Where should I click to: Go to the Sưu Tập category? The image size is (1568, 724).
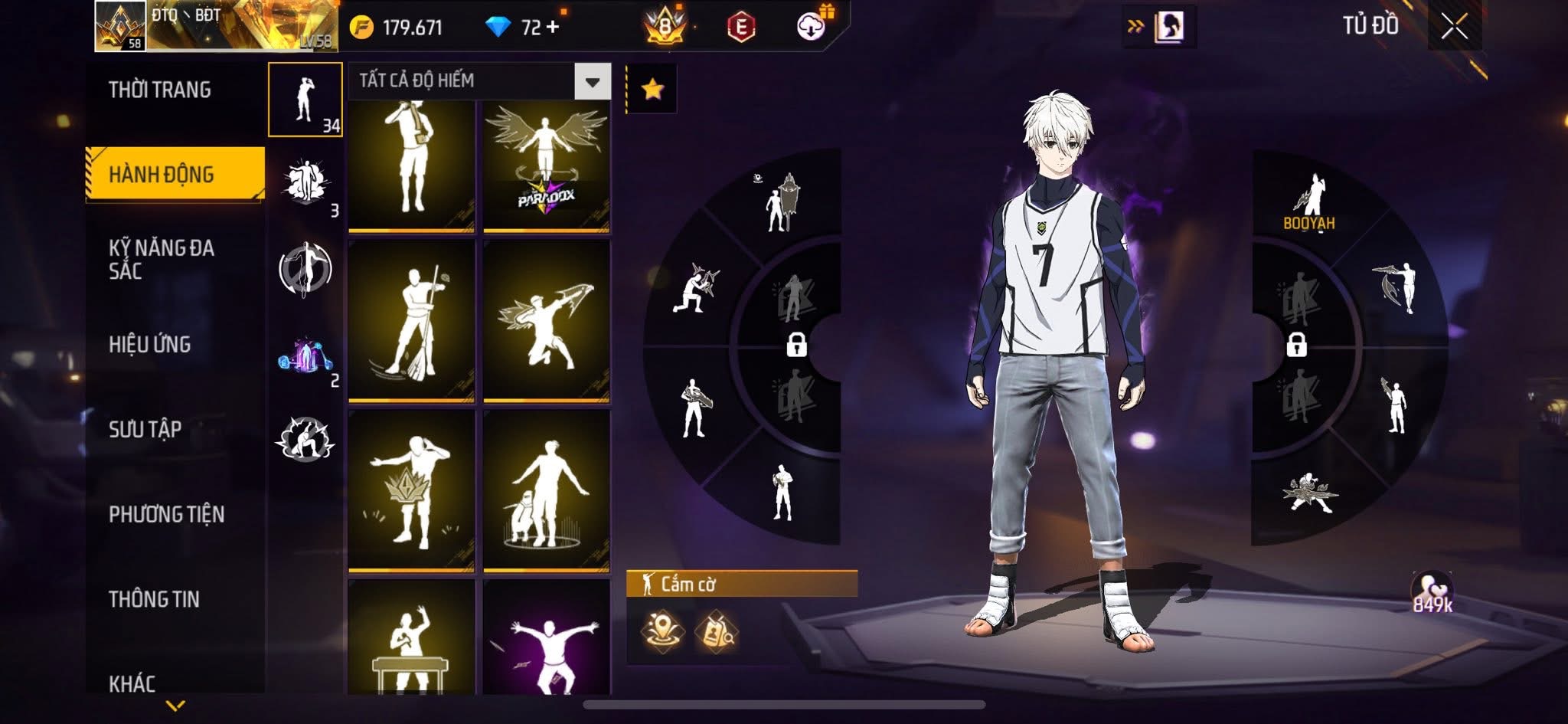tap(145, 429)
